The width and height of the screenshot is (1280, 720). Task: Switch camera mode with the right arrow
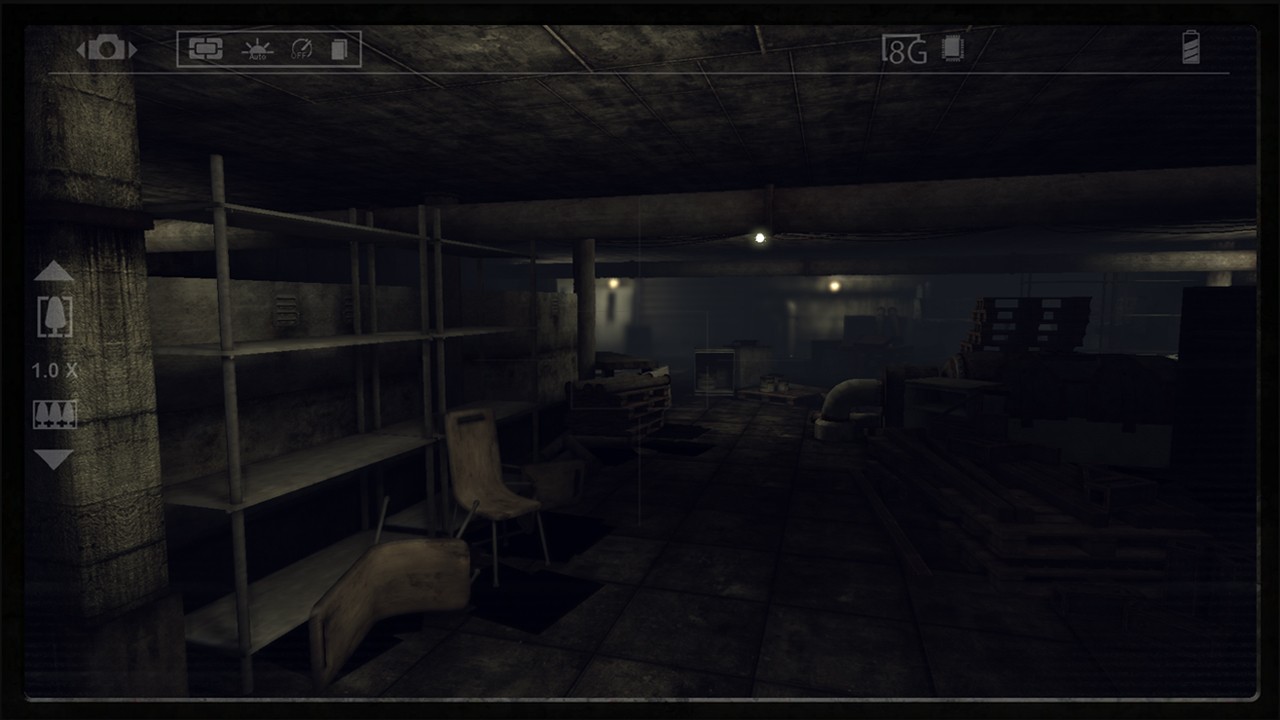132,48
